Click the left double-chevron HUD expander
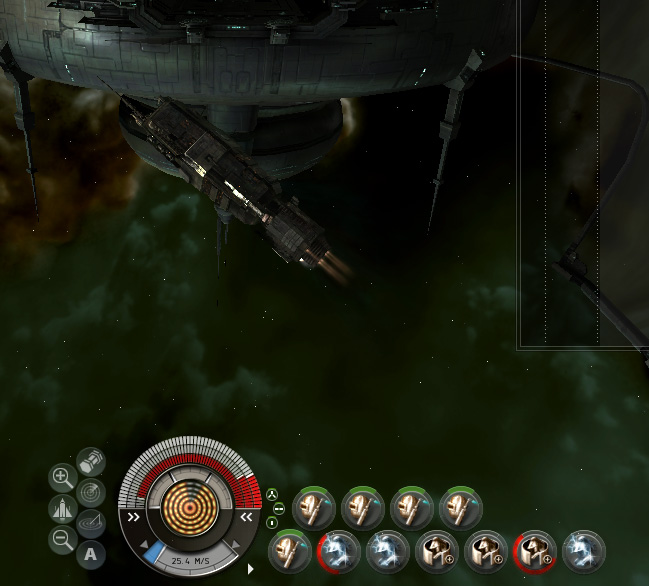Screen dimensions: 649x586 132,518
